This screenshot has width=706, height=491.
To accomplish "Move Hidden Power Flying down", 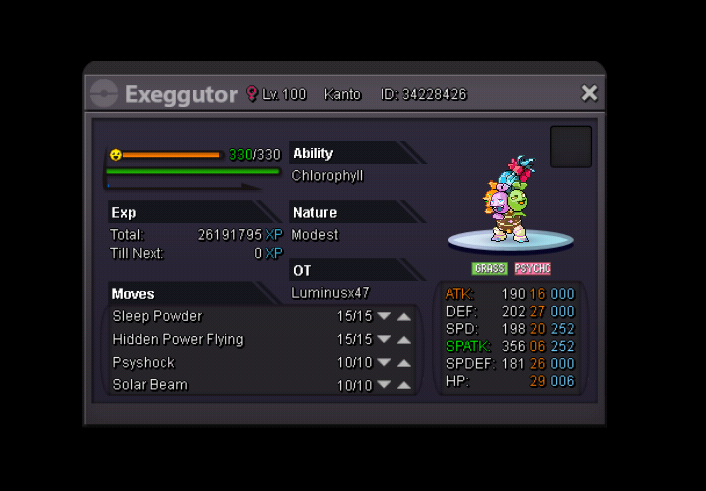I will [384, 339].
